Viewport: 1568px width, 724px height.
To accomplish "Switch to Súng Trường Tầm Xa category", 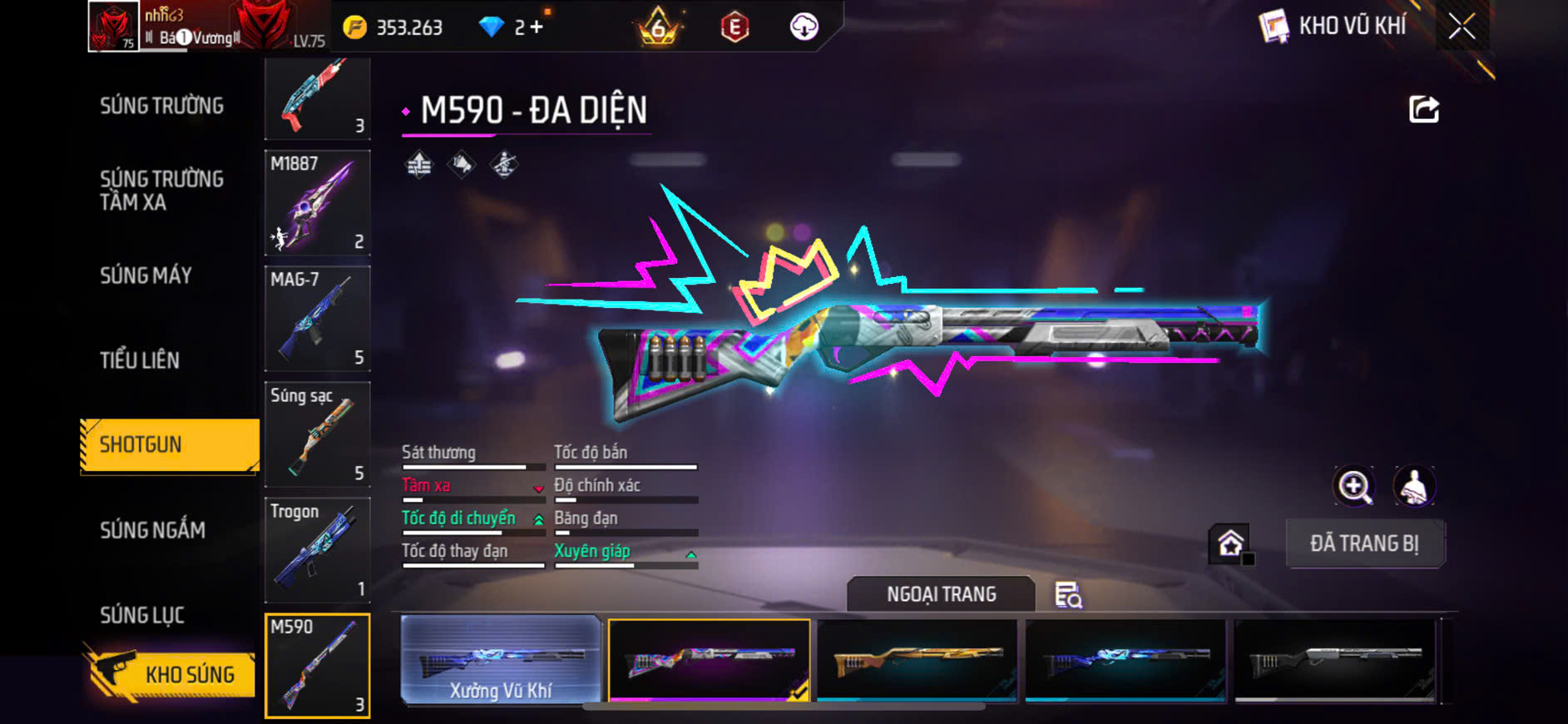I will [161, 191].
